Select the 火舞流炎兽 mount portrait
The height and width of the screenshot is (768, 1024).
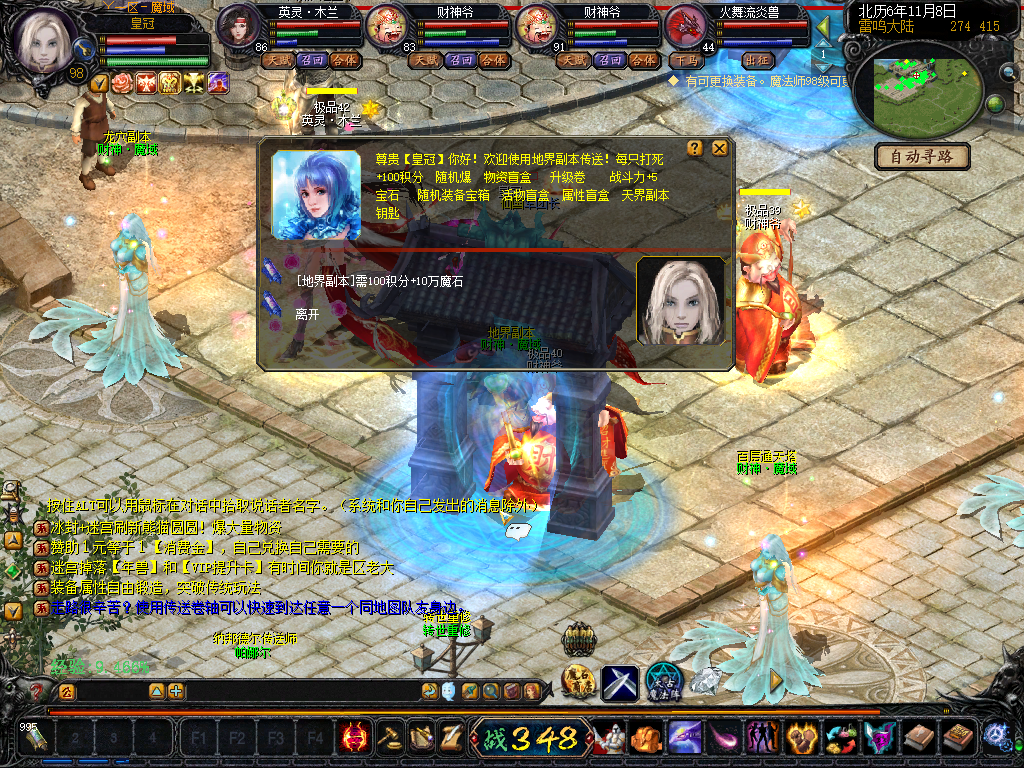(x=687, y=24)
